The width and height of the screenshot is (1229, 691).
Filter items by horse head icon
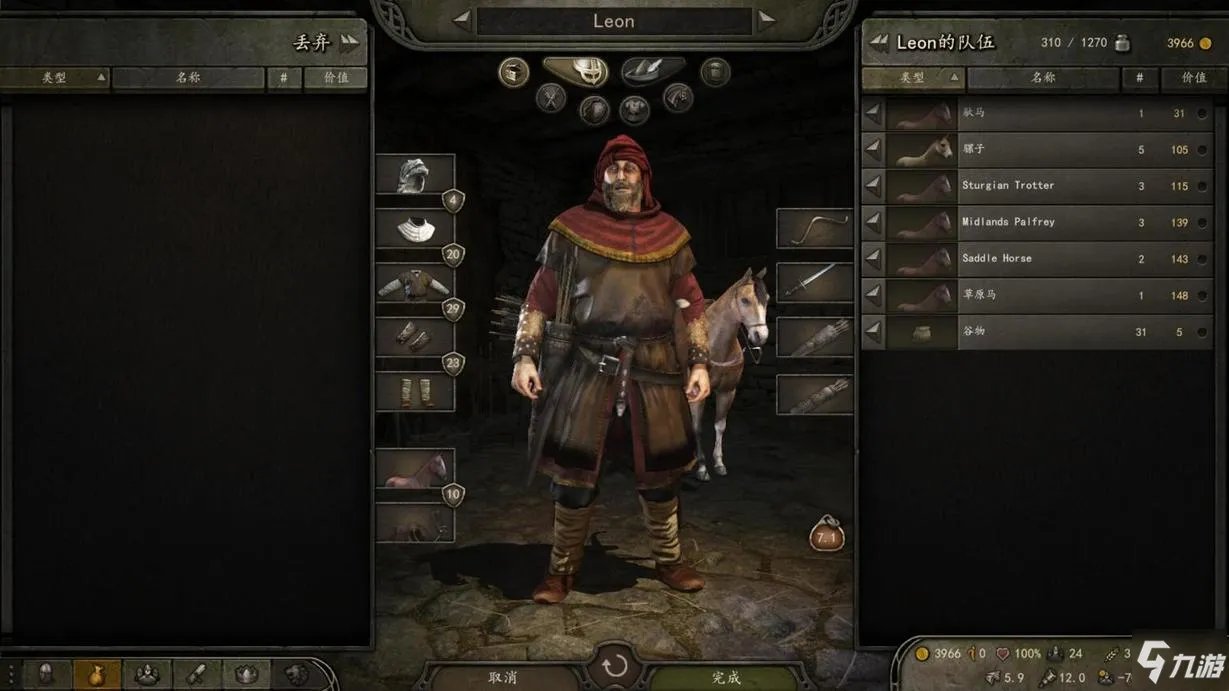[x=678, y=98]
